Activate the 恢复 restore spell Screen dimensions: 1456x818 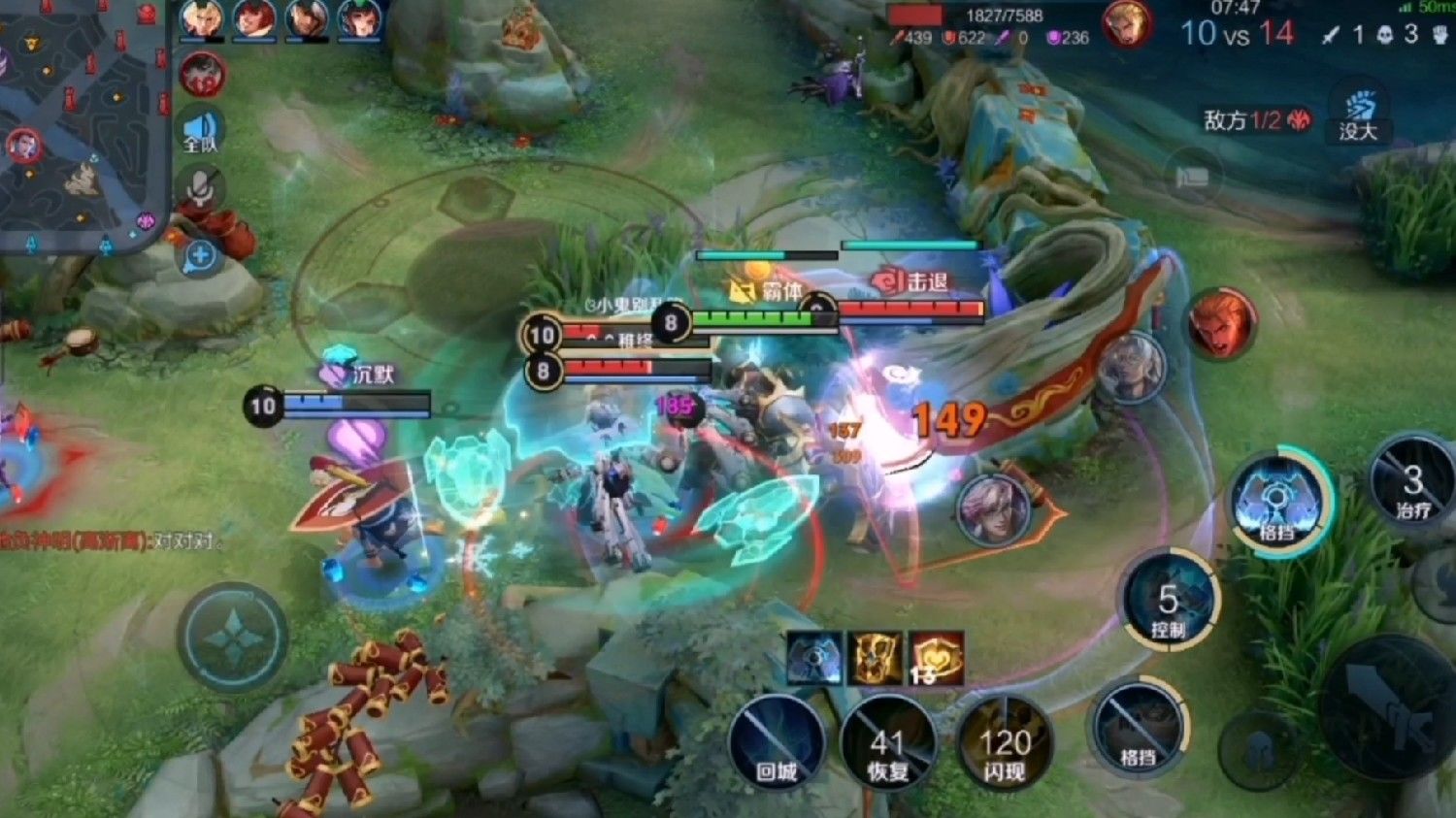pos(887,745)
